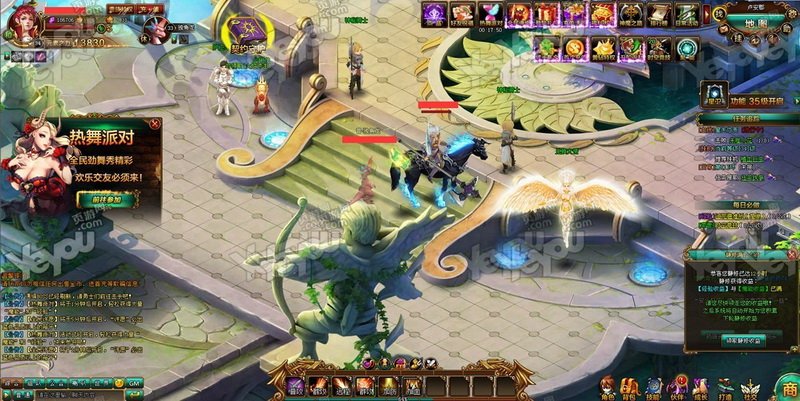Claim meditation rewards with 领取静修收益
This screenshot has width=800, height=401.
pyautogui.click(x=739, y=341)
